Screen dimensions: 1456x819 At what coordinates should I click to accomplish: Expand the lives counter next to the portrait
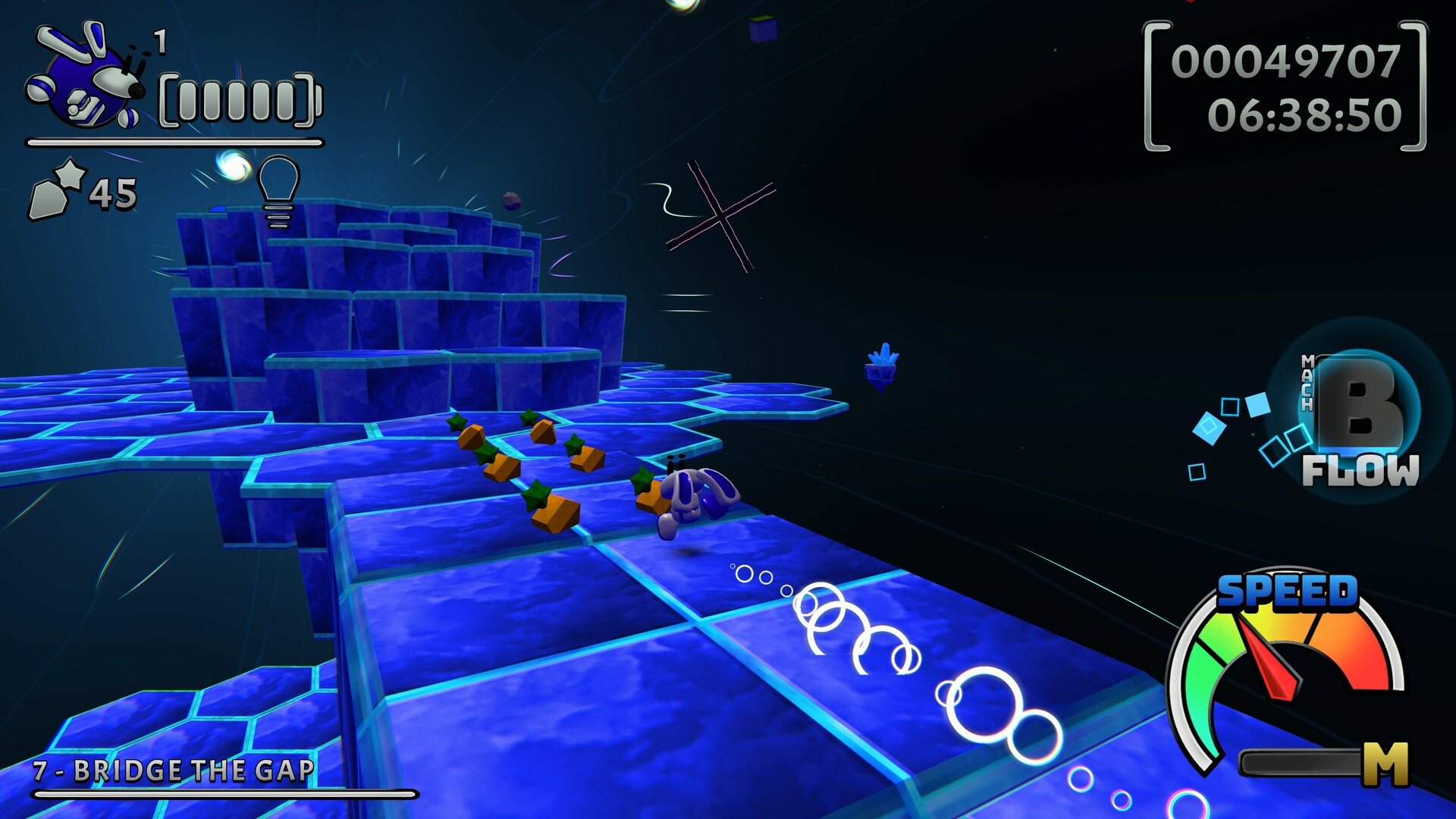coord(161,42)
